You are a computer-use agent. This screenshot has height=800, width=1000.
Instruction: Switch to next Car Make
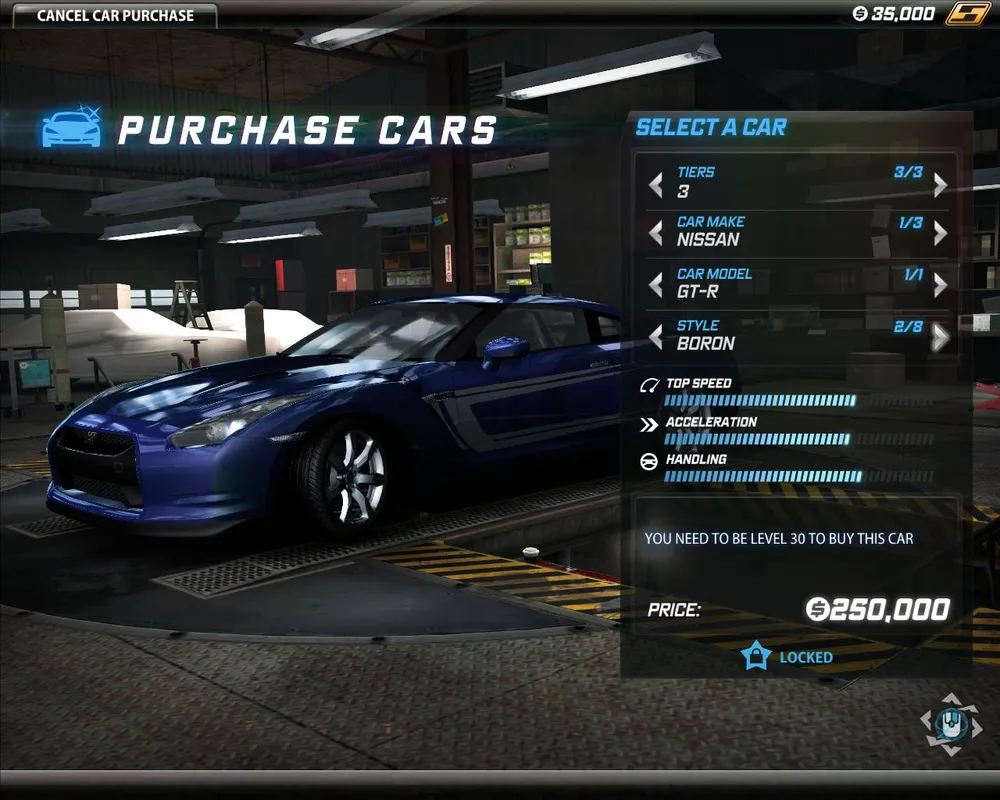(940, 234)
